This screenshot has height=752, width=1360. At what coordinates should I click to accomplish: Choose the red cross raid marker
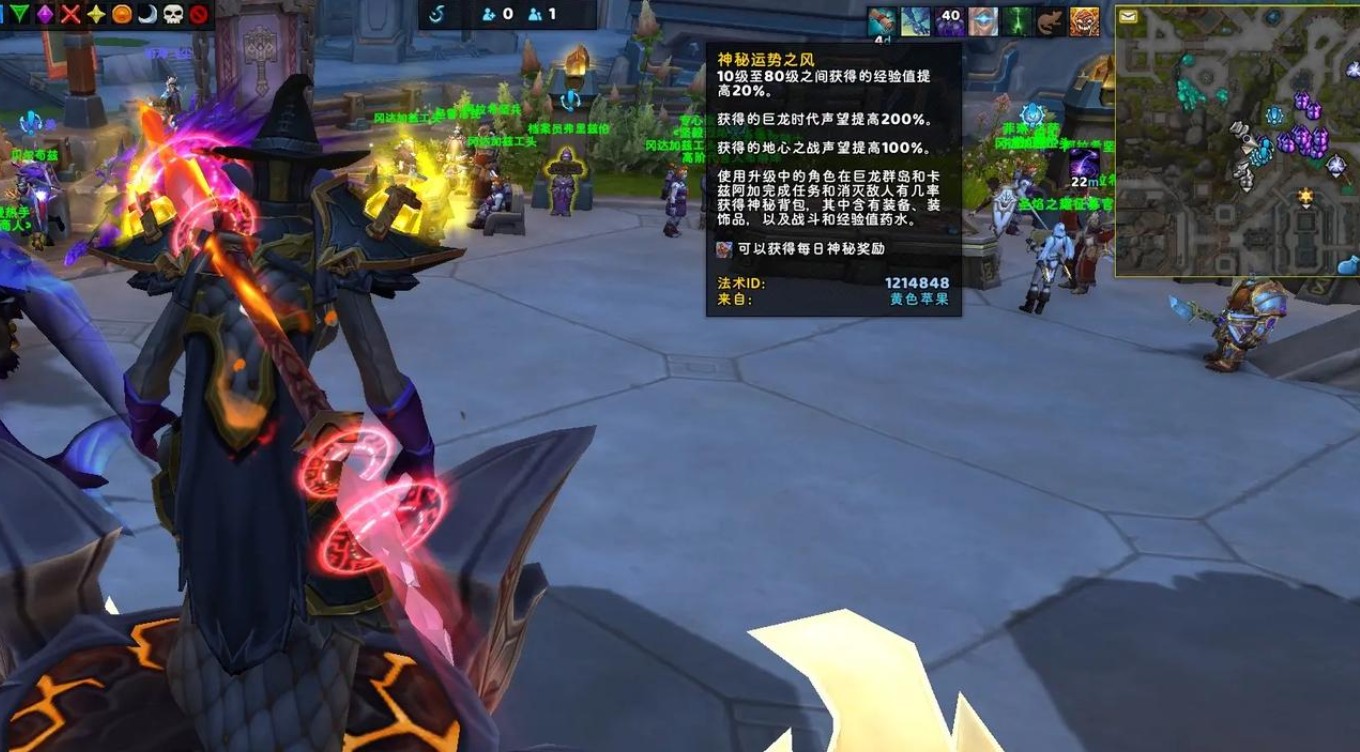tap(70, 14)
